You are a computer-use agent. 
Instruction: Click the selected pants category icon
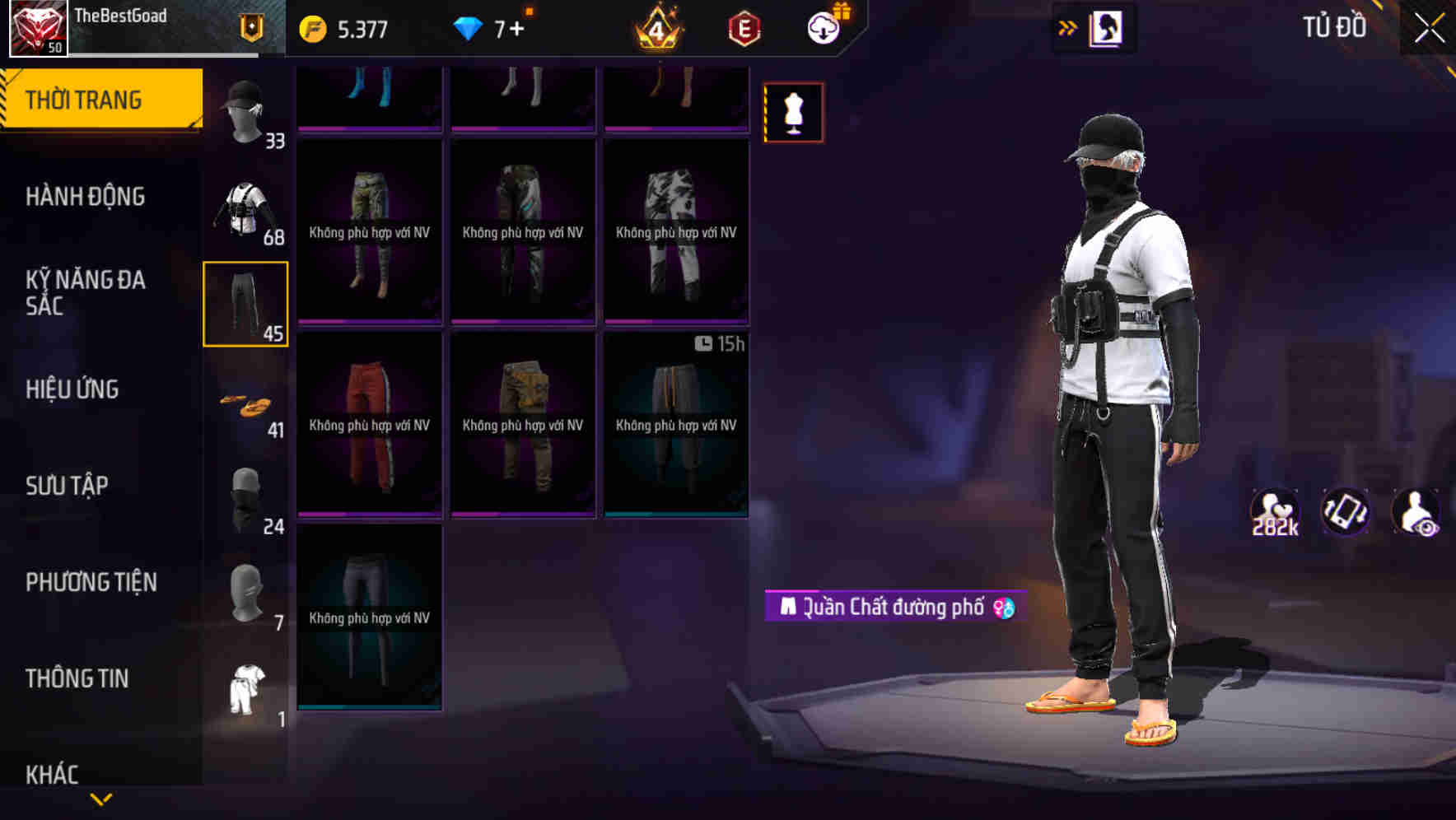245,305
